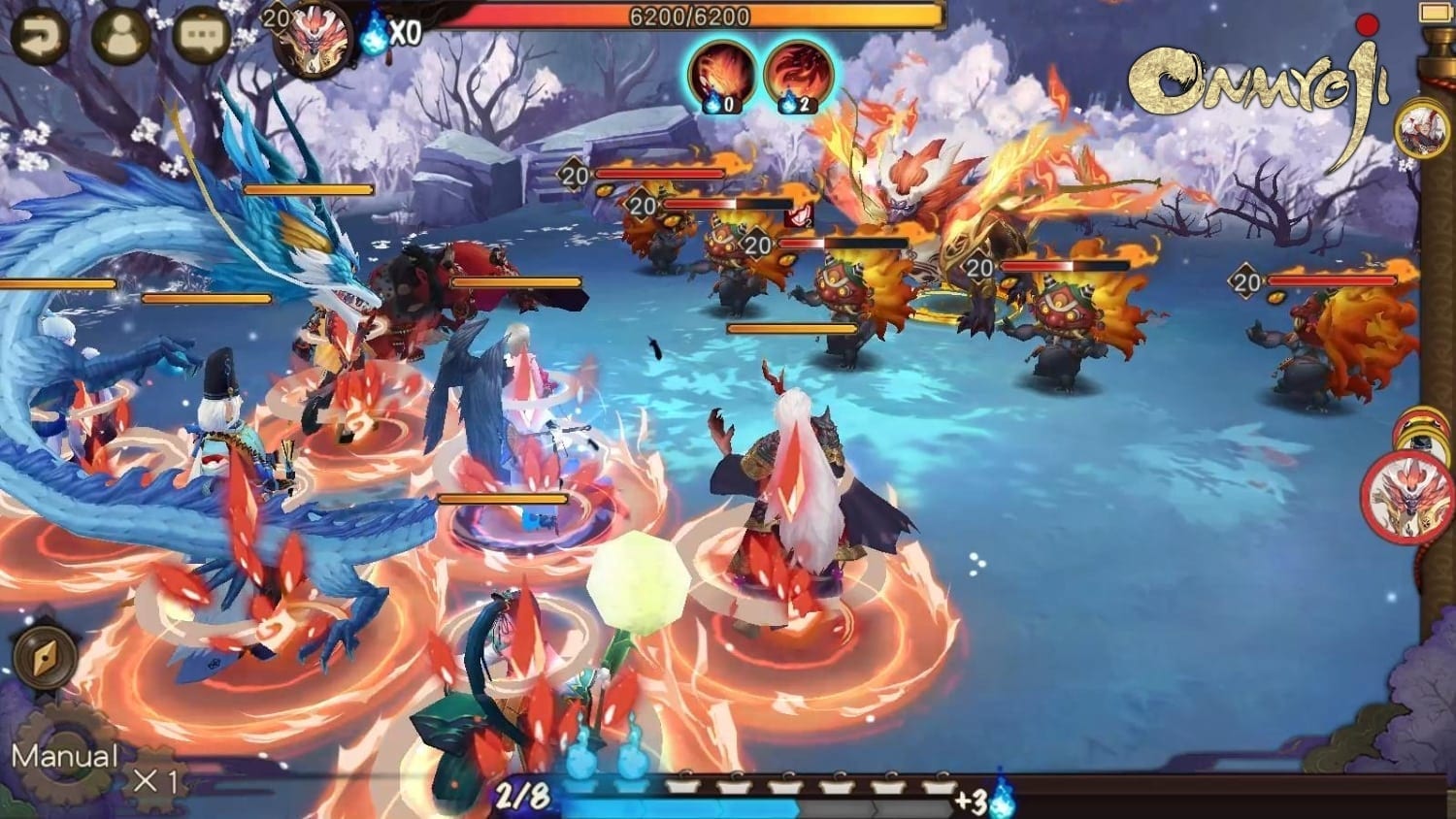The height and width of the screenshot is (819, 1456).
Task: Open the chat speech bubble
Action: [x=202, y=36]
